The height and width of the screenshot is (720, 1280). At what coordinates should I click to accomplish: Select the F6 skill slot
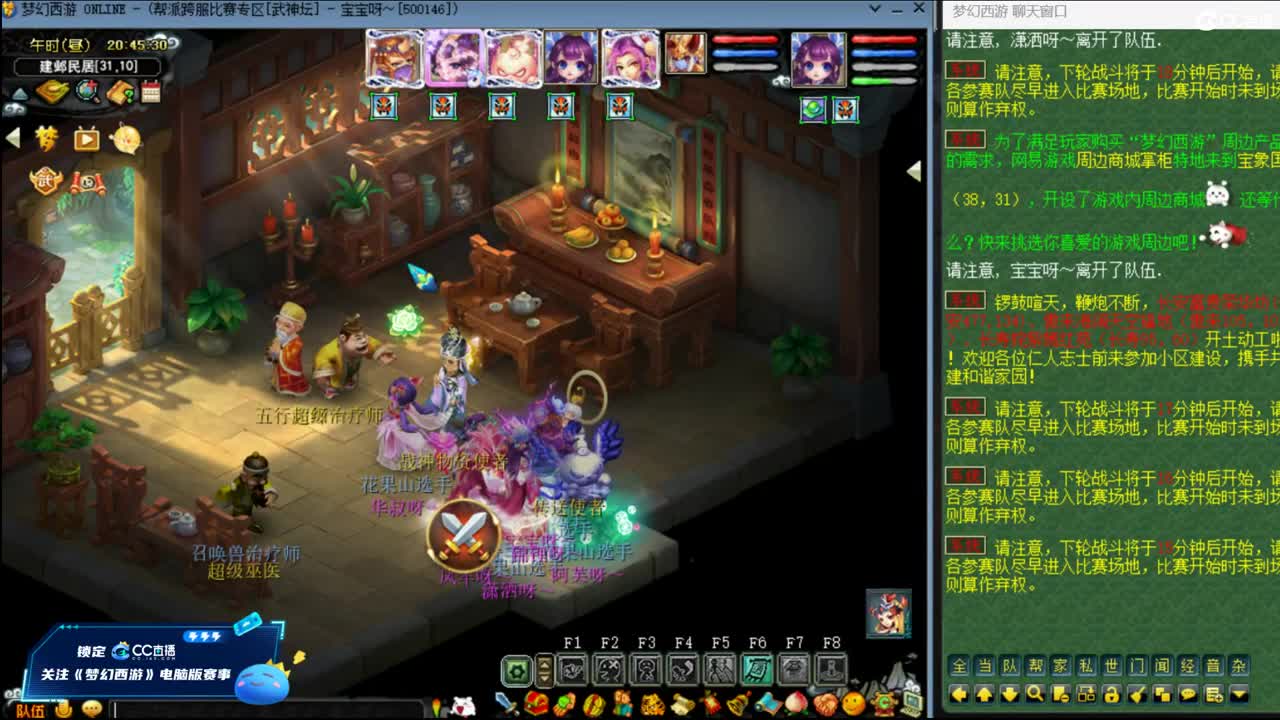[x=757, y=668]
